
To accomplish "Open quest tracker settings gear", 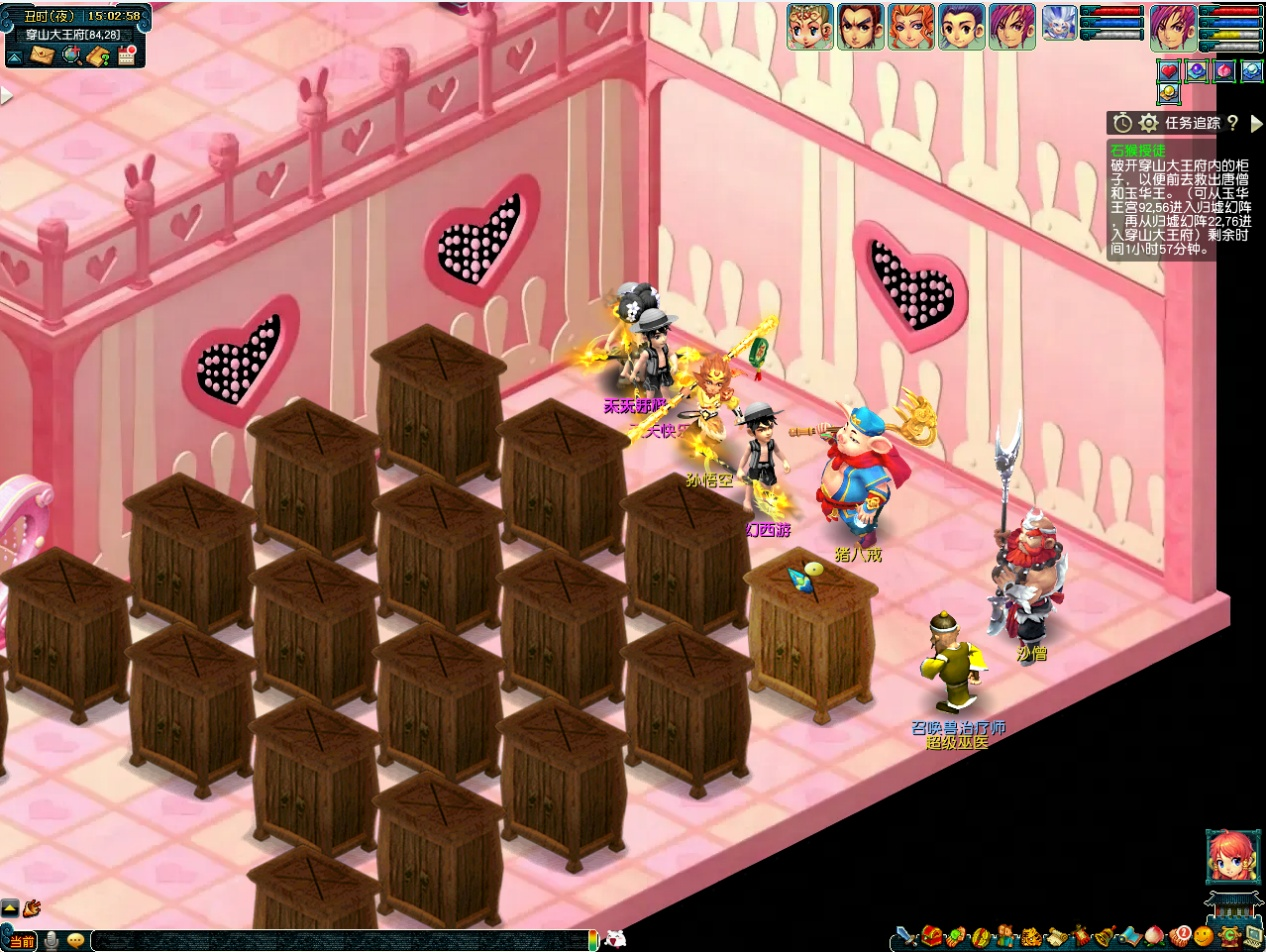I will click(1149, 123).
